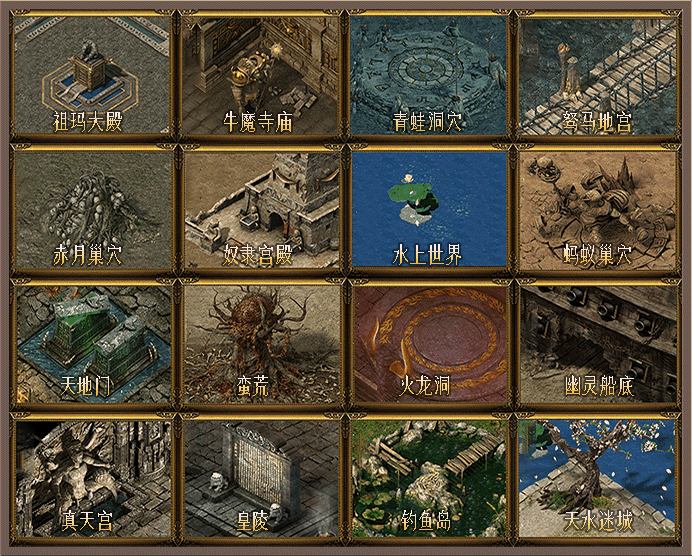692x556 pixels.
Task: Pick the 蚂蚁巢穴 map tile
Action: [596, 208]
